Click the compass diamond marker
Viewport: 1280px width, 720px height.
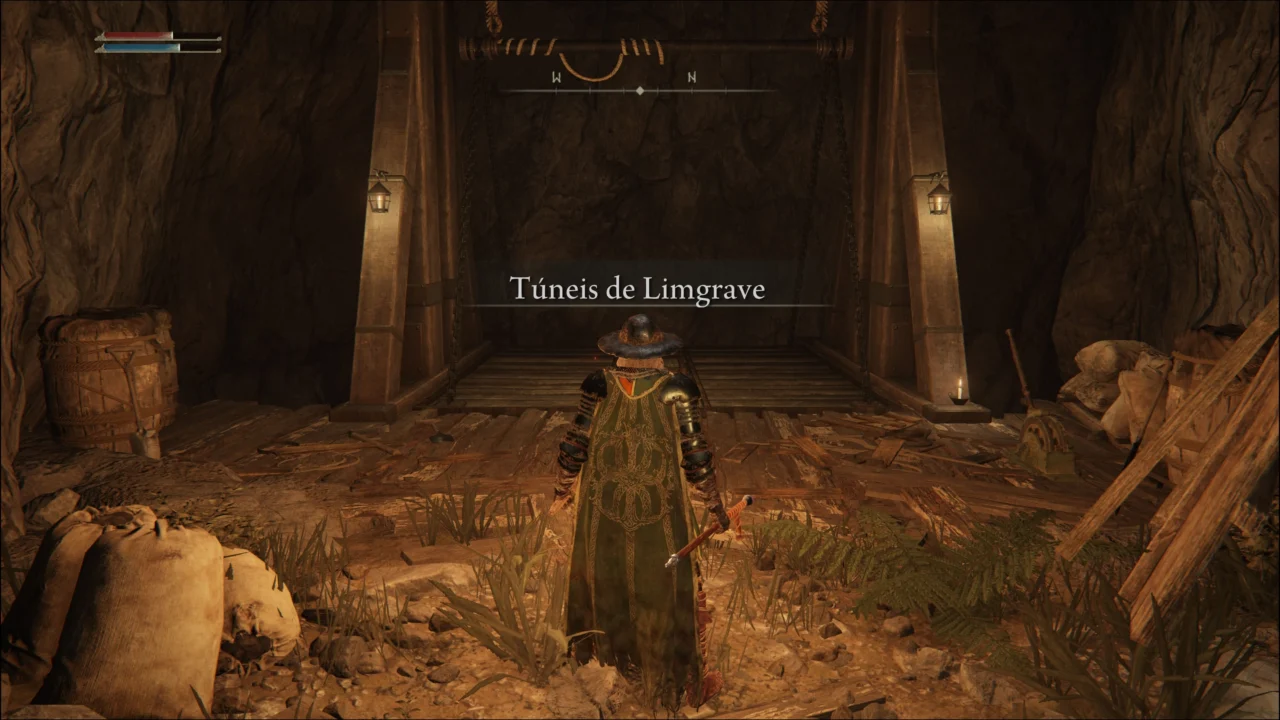click(x=639, y=88)
